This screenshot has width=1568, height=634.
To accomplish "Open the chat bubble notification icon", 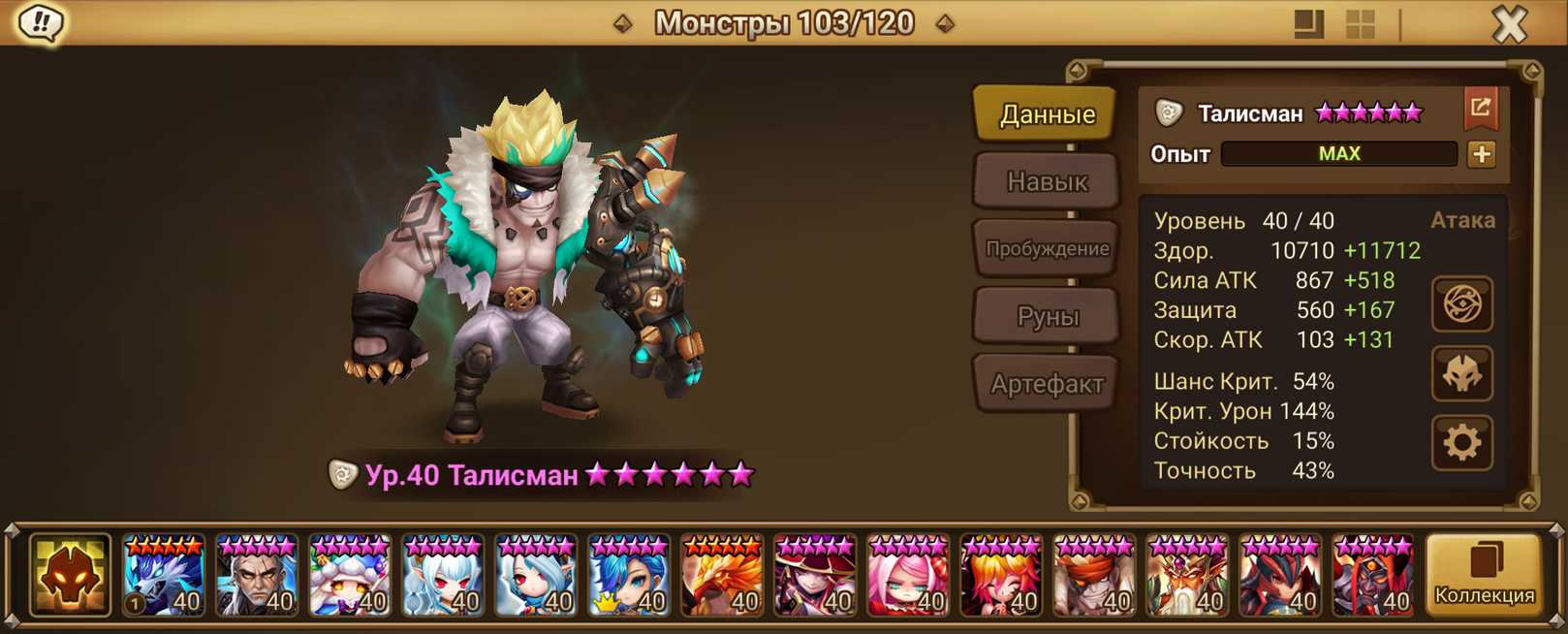I will click(x=41, y=22).
